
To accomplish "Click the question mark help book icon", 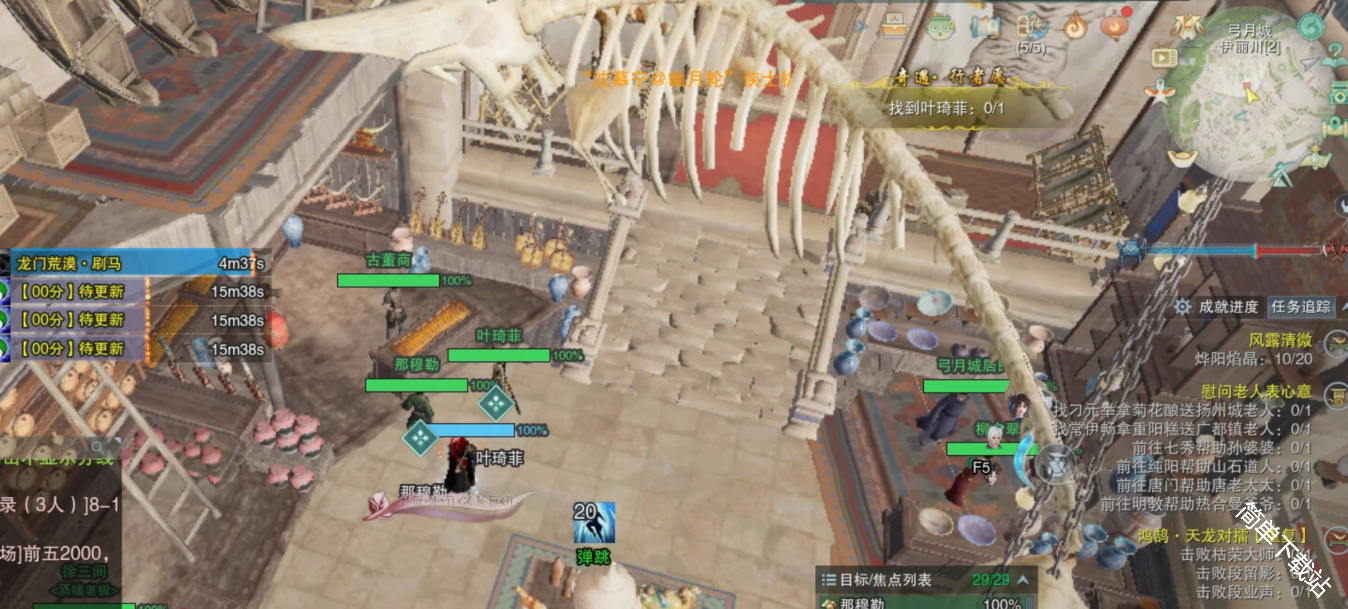I will 1335,57.
